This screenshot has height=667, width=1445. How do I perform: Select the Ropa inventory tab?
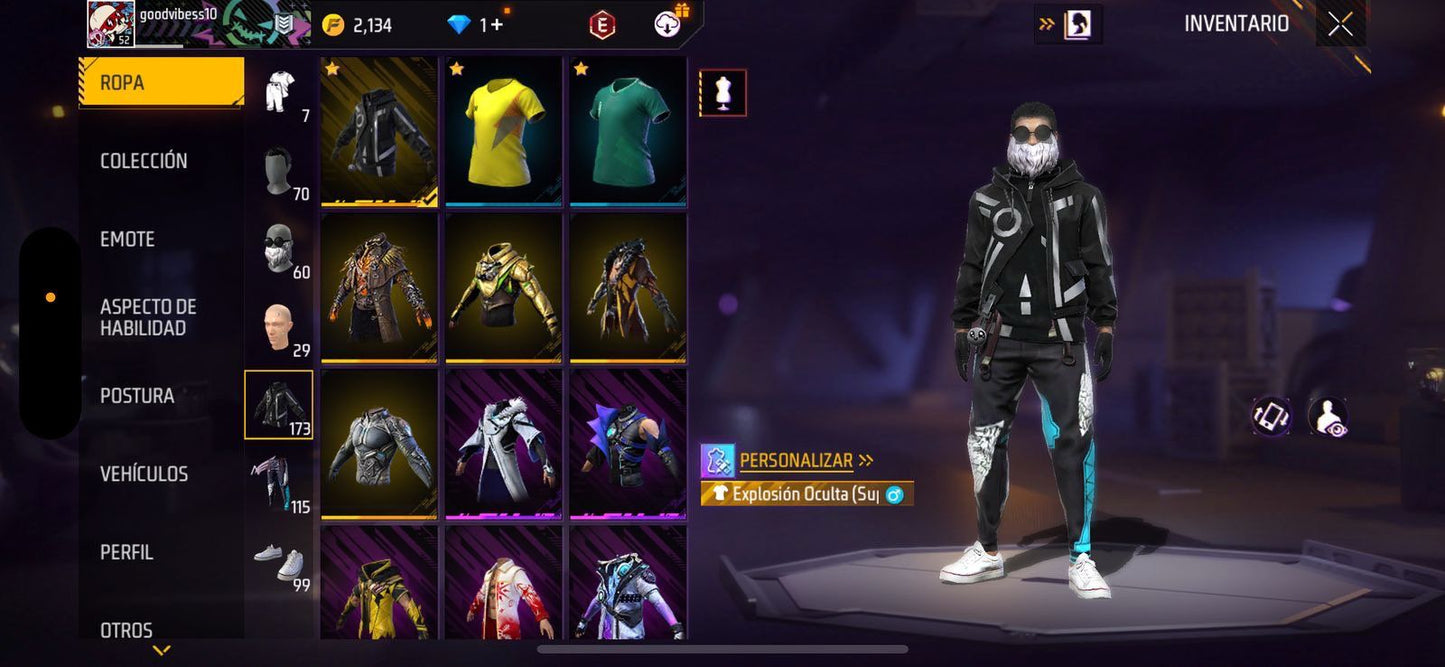tap(160, 83)
